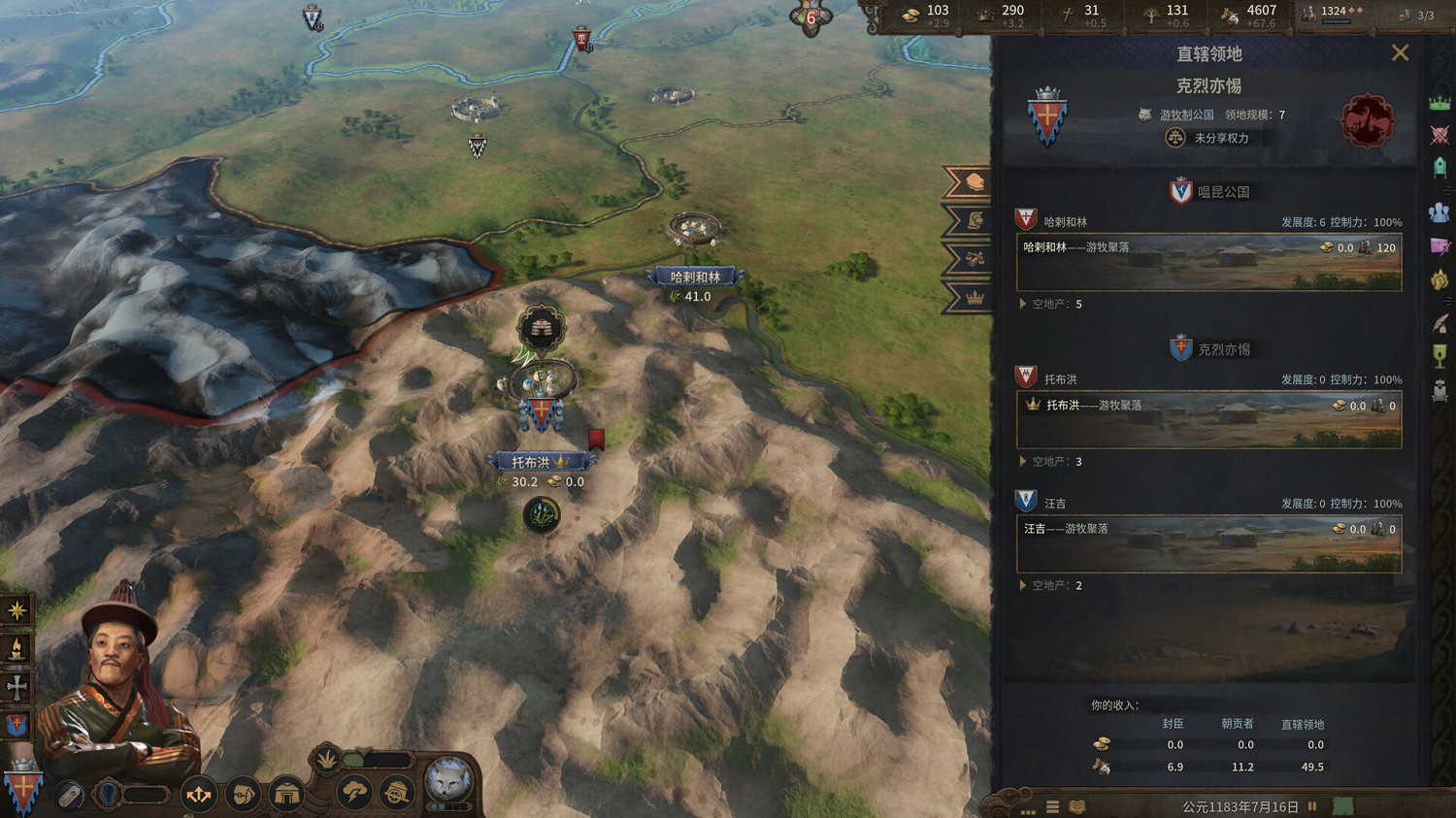Close the 直辖领地 panel
Viewport: 1456px width, 818px height.
pos(1401,52)
